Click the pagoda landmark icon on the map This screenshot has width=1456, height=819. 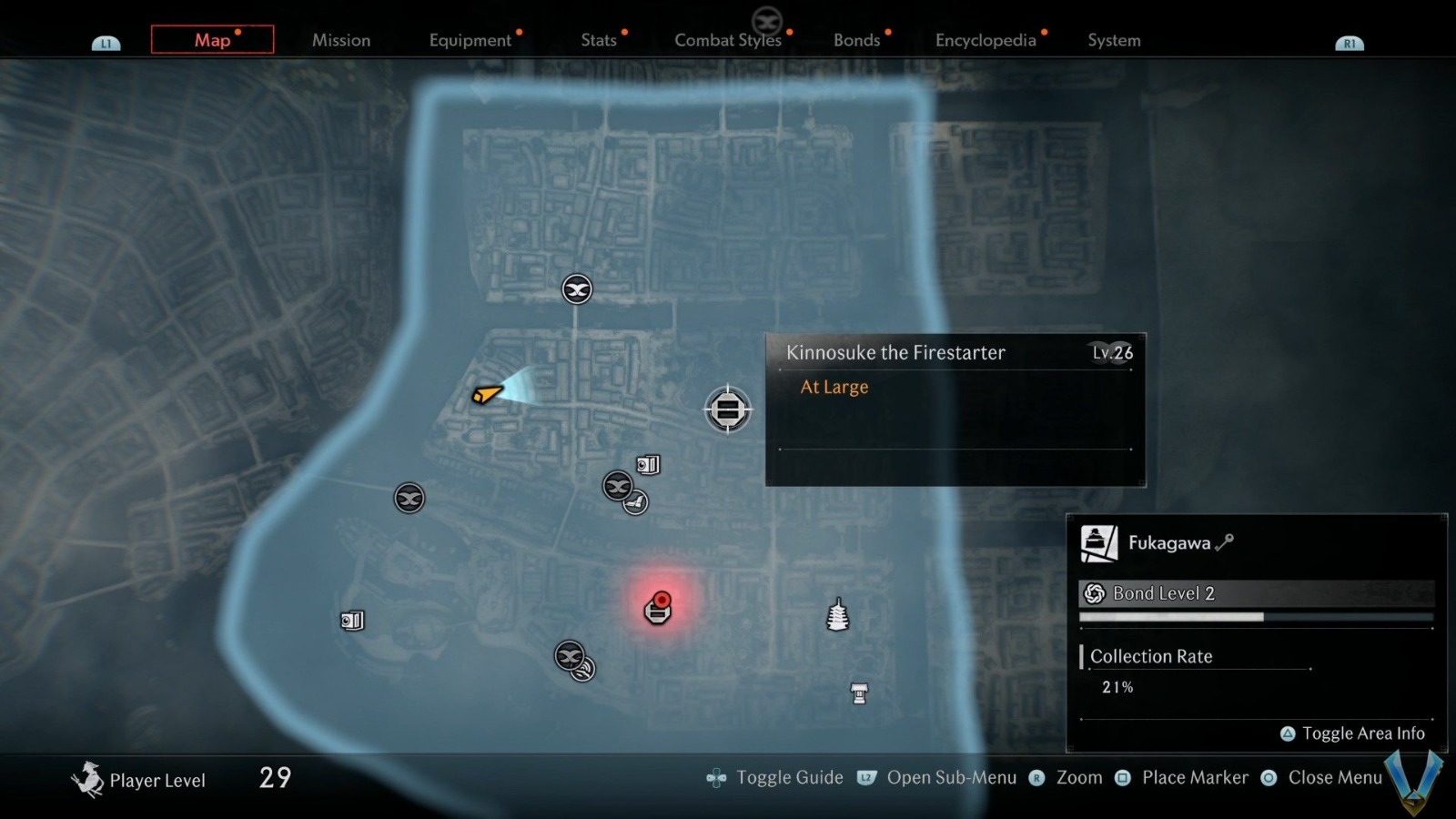click(836, 614)
